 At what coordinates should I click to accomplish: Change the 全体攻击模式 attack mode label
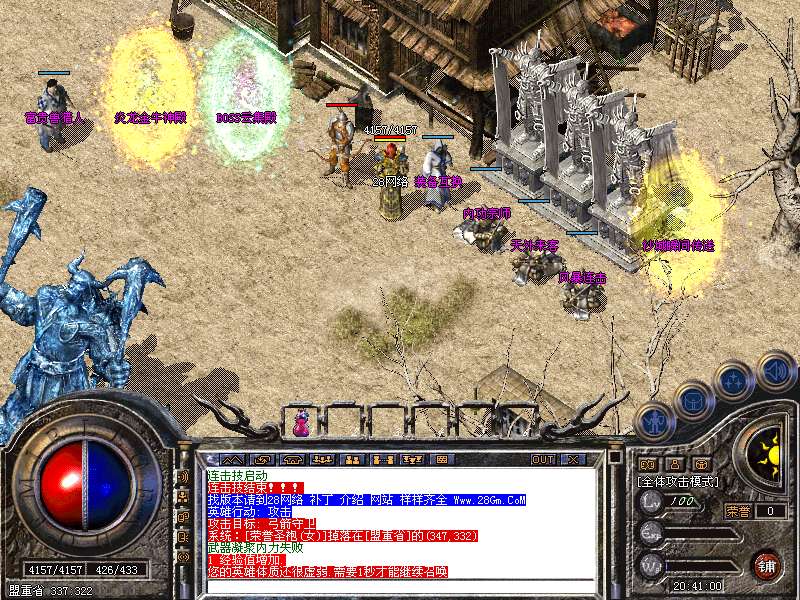tap(678, 481)
